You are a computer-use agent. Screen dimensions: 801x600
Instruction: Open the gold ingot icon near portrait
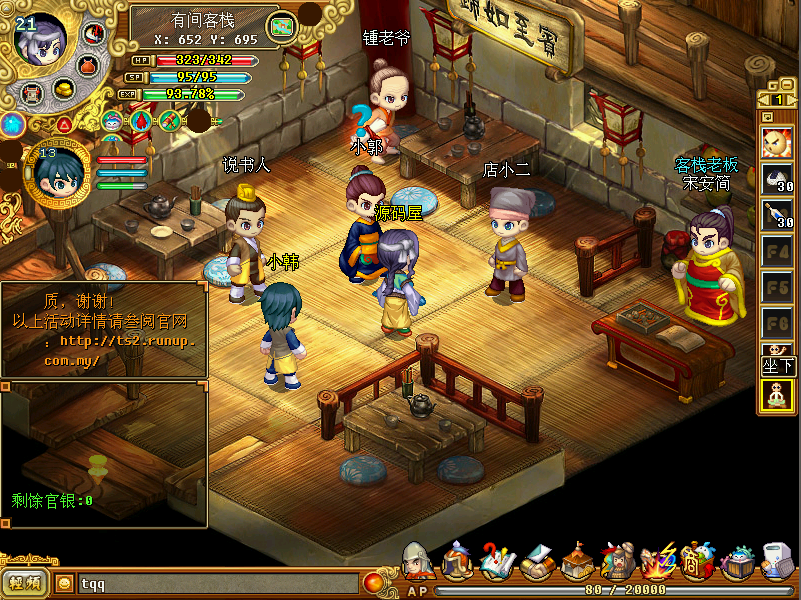[x=66, y=90]
